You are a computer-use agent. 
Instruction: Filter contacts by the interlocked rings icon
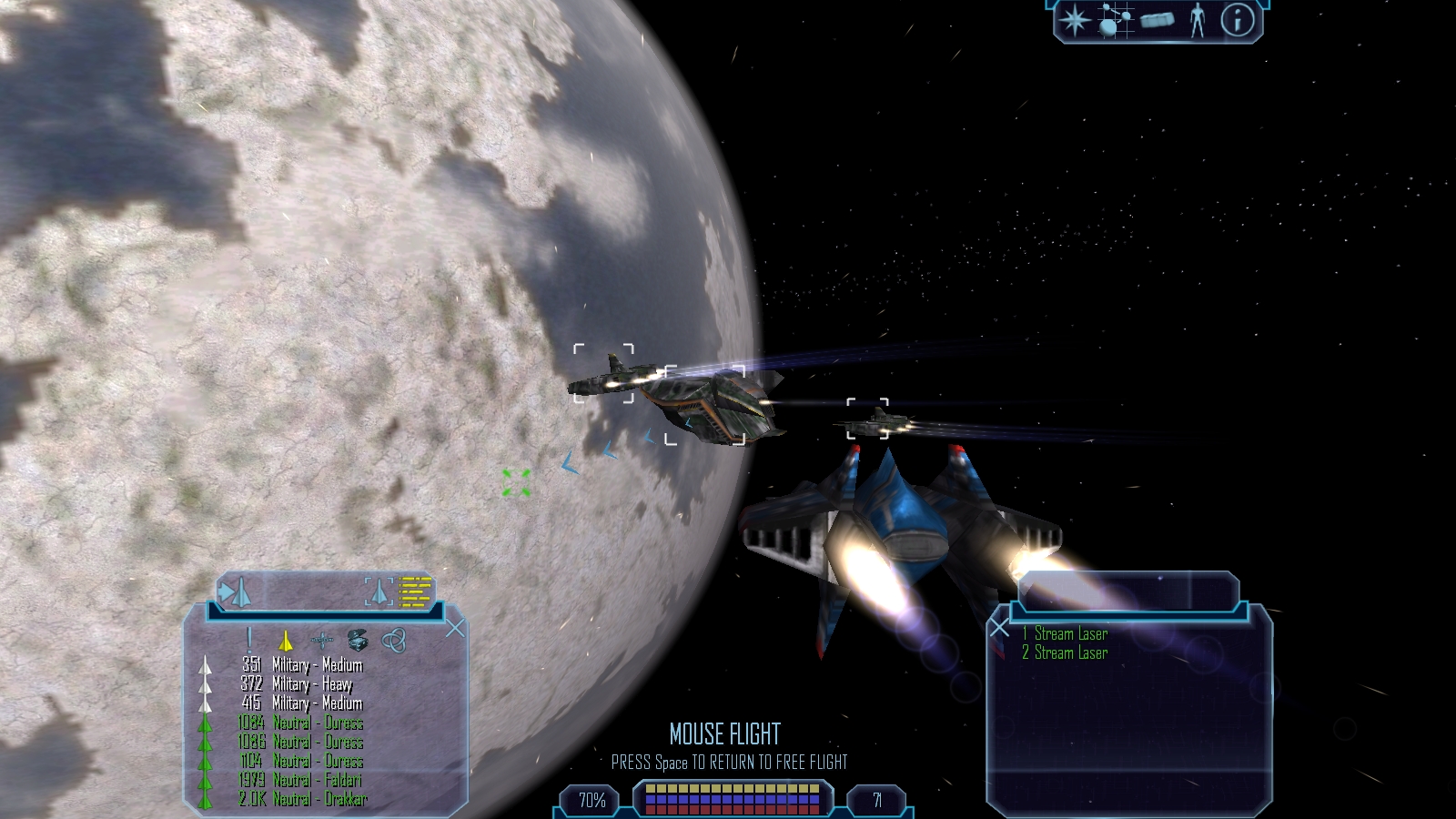click(393, 641)
